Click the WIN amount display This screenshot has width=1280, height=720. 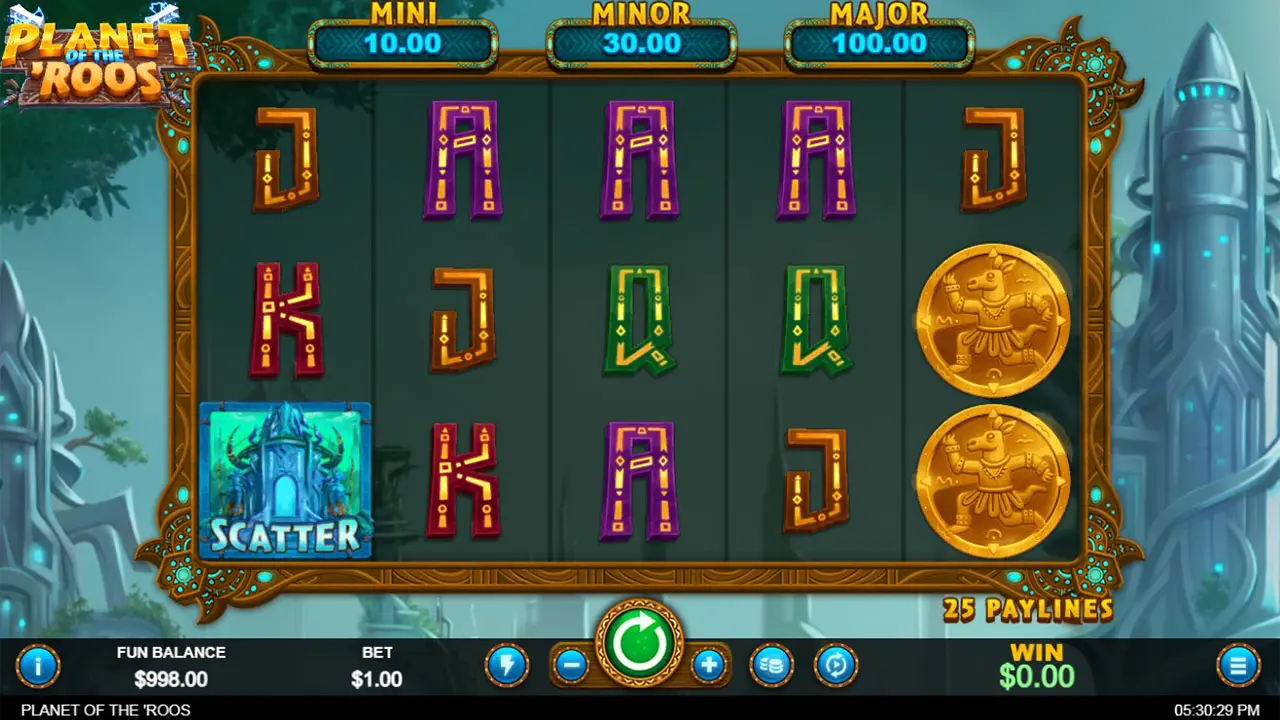(x=1038, y=665)
